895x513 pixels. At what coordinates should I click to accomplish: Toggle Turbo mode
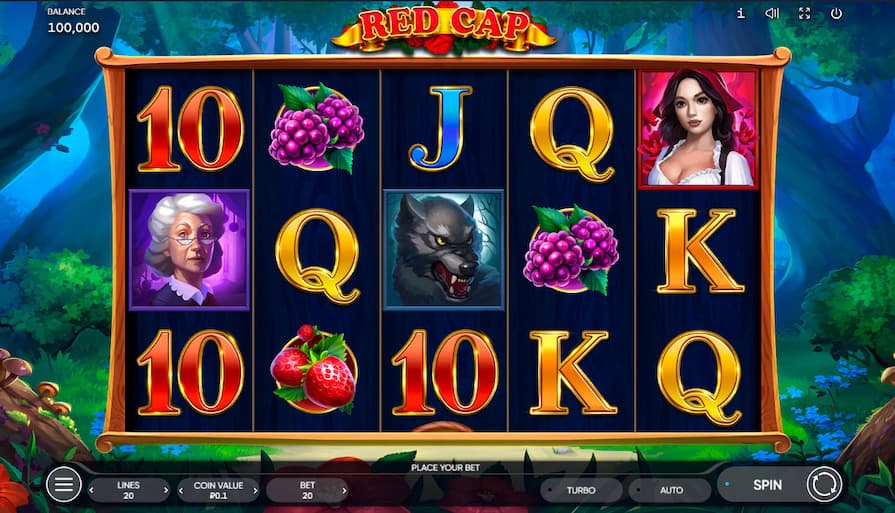pos(581,490)
